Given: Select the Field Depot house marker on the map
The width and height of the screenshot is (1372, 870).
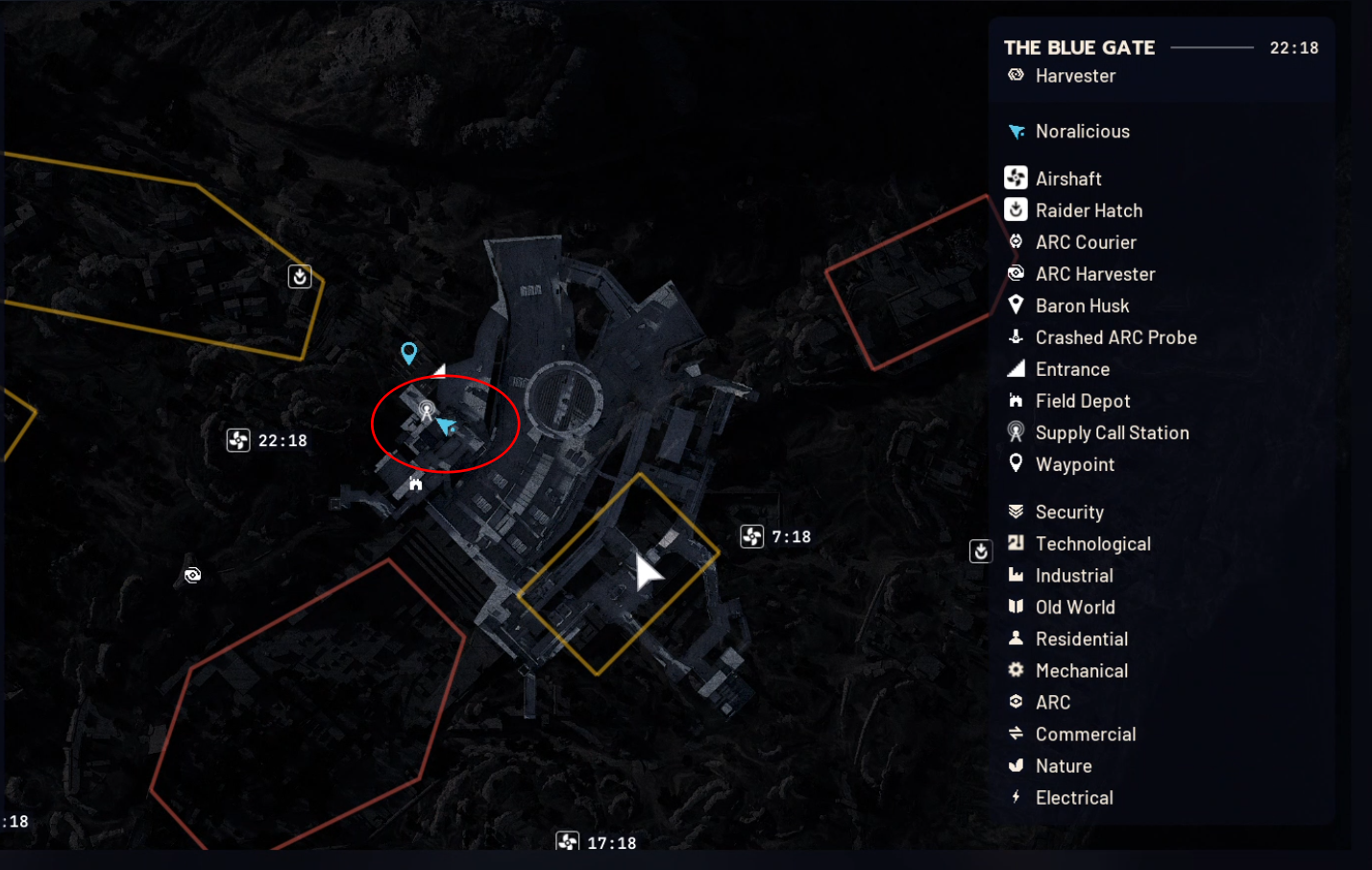Looking at the screenshot, I should [415, 484].
